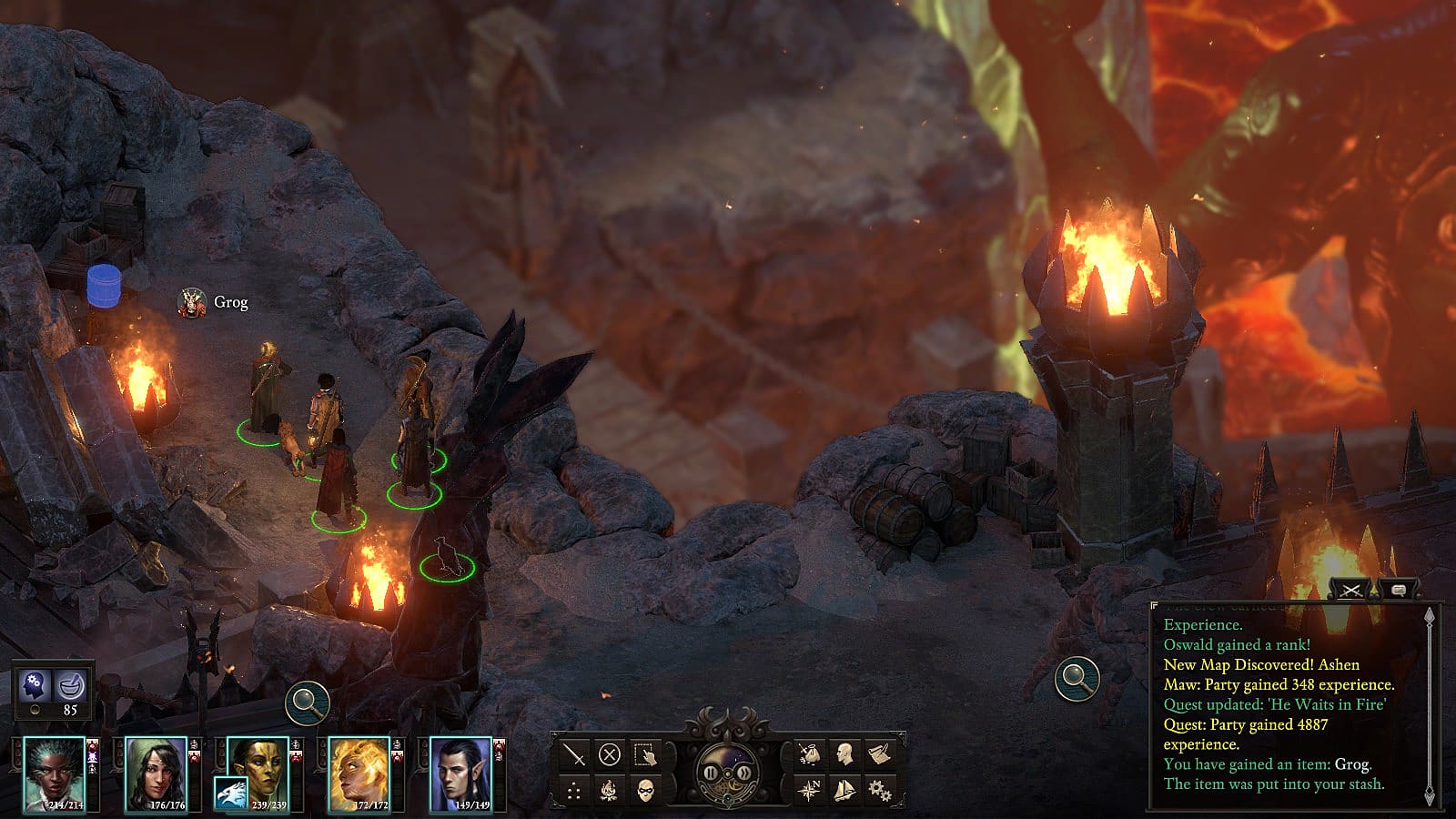The image size is (1456, 819).
Task: Click the campfire rest button
Action: pos(610,790)
